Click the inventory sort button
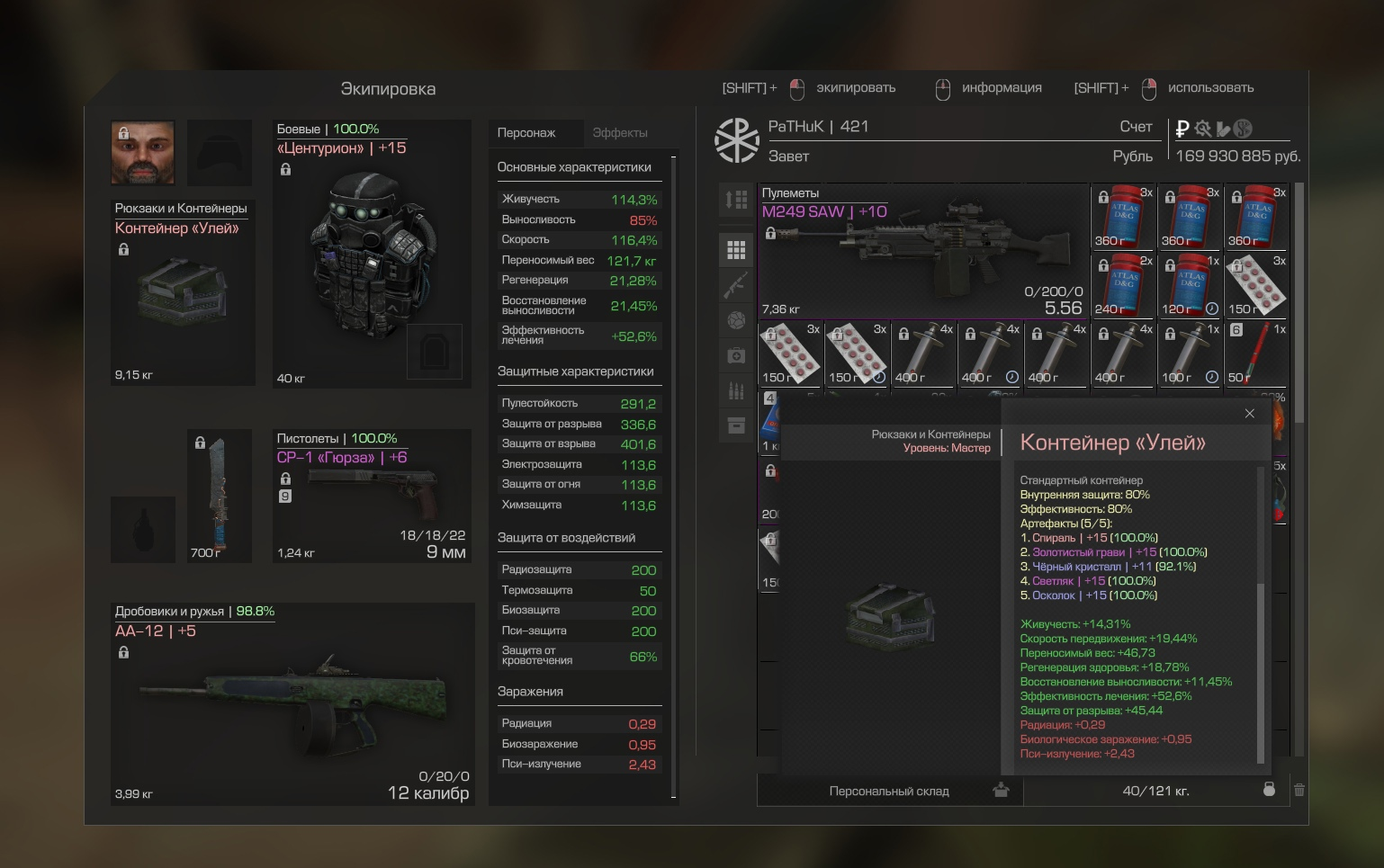1384x868 pixels. 736,200
